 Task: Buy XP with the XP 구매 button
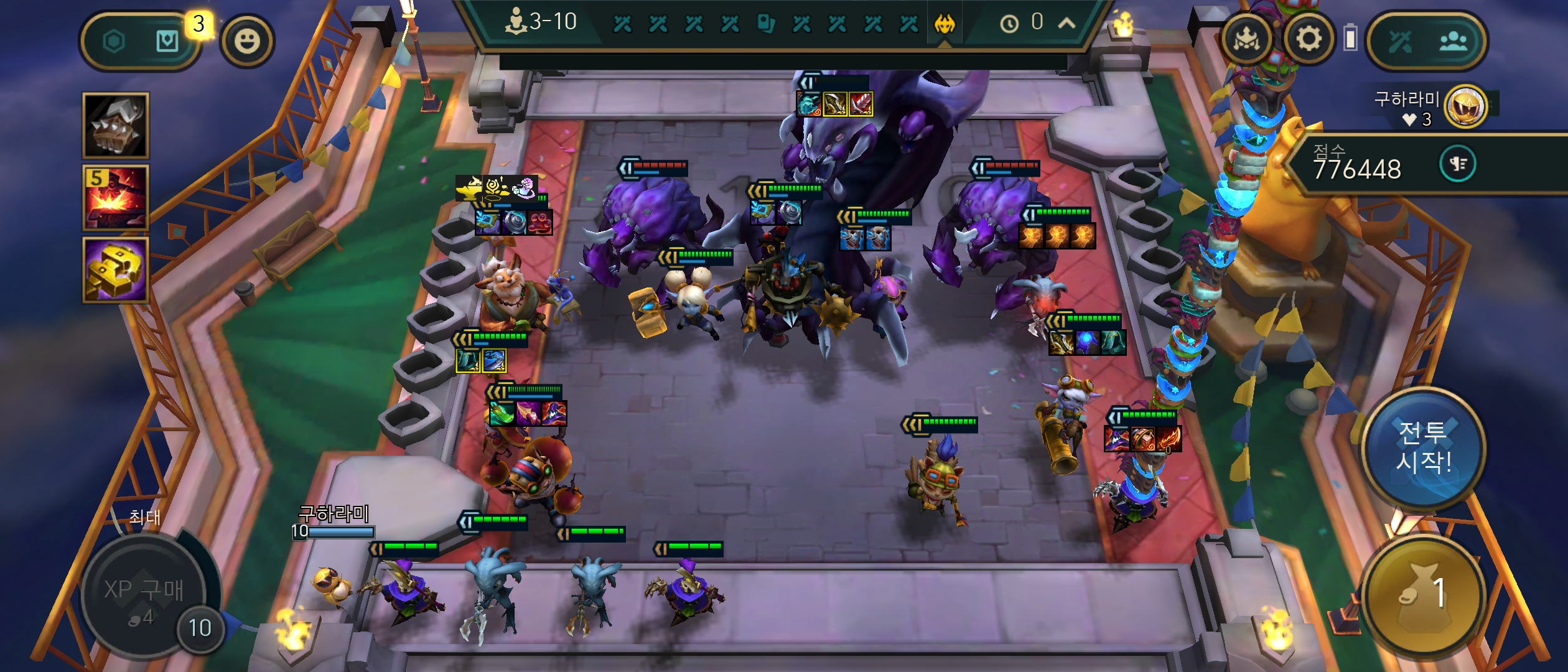point(144,594)
